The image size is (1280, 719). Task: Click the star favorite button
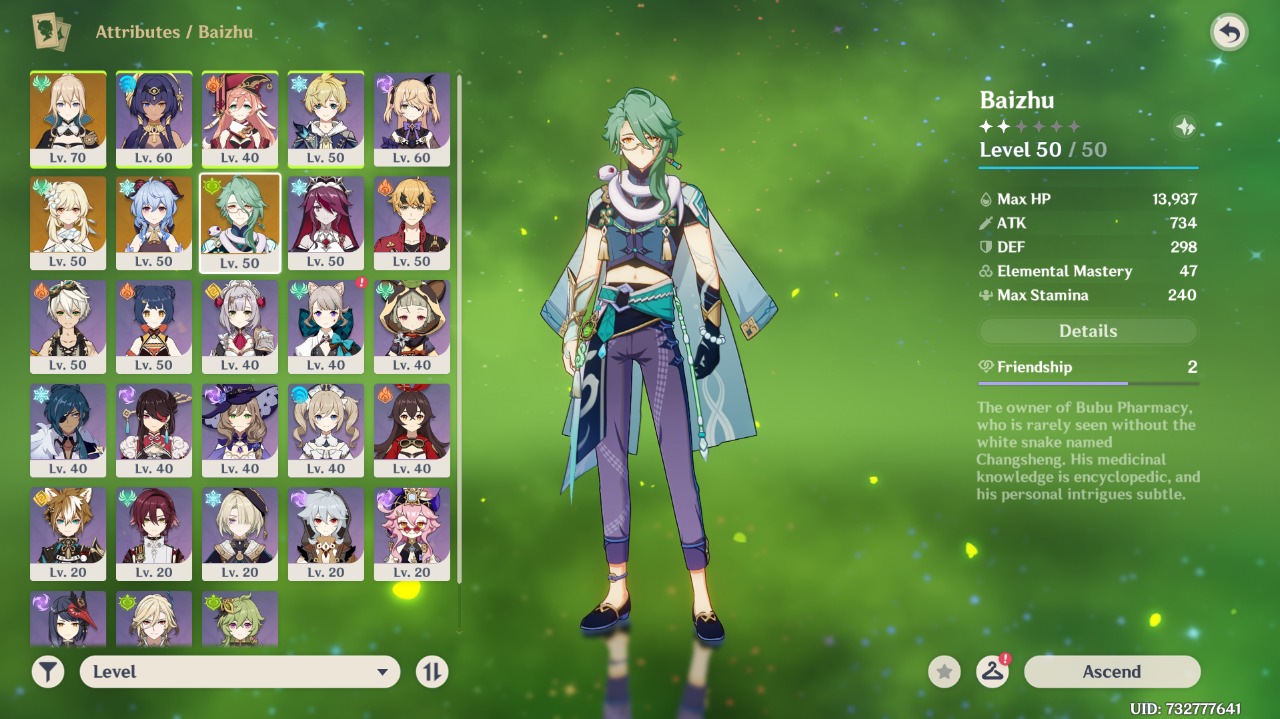944,672
